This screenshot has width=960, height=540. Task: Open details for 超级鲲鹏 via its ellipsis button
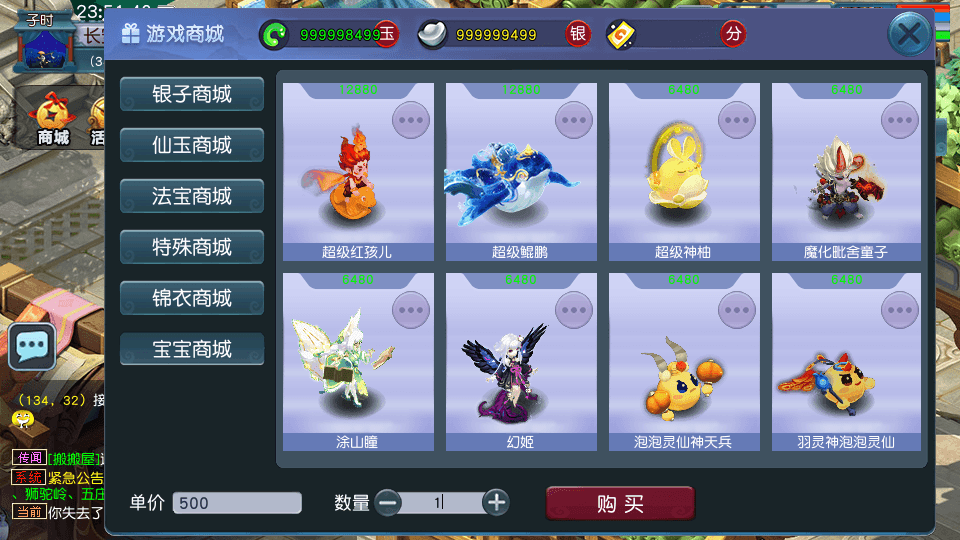574,120
